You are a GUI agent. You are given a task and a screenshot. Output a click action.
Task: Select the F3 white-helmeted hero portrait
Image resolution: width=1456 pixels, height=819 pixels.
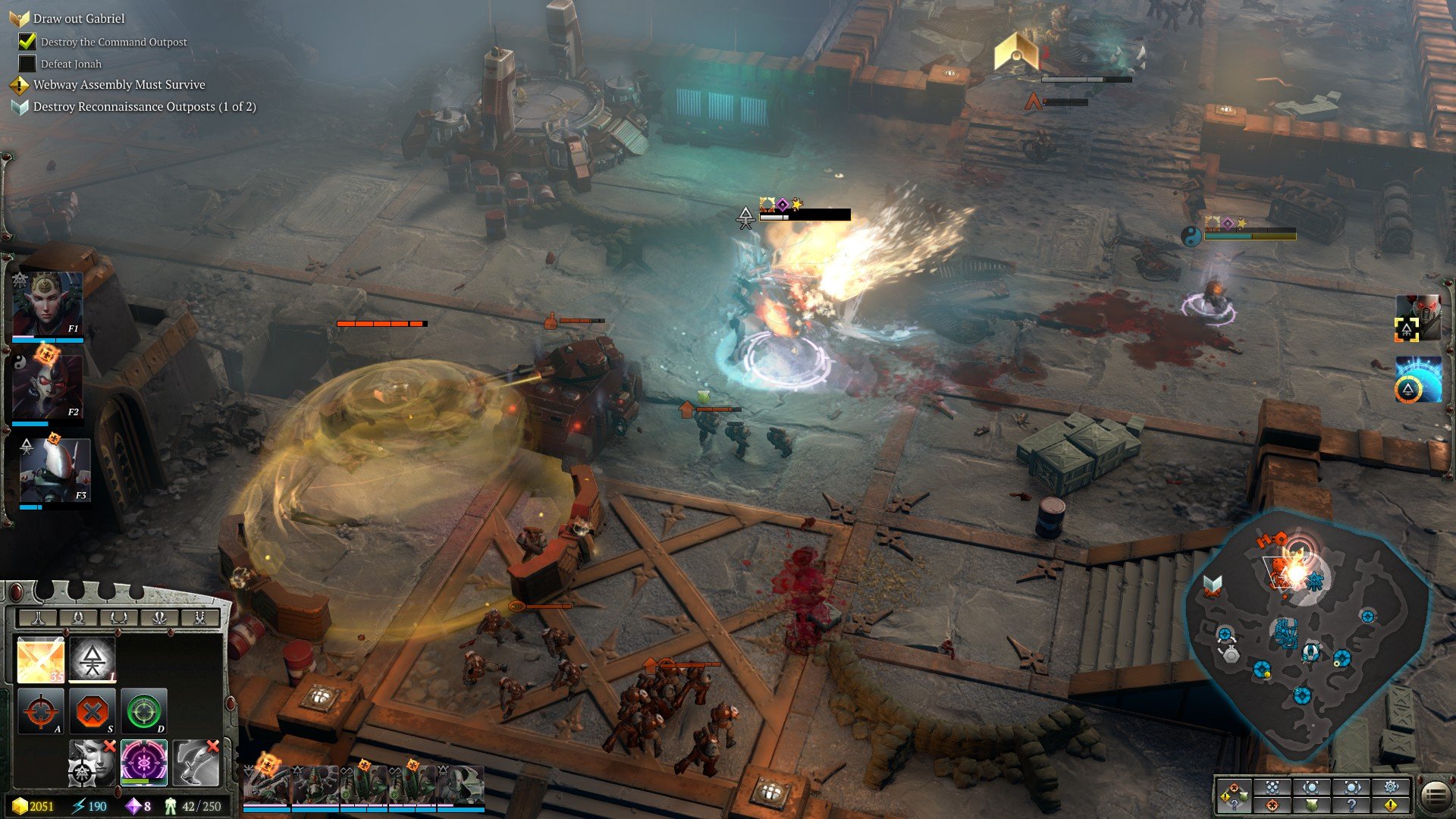pos(55,470)
